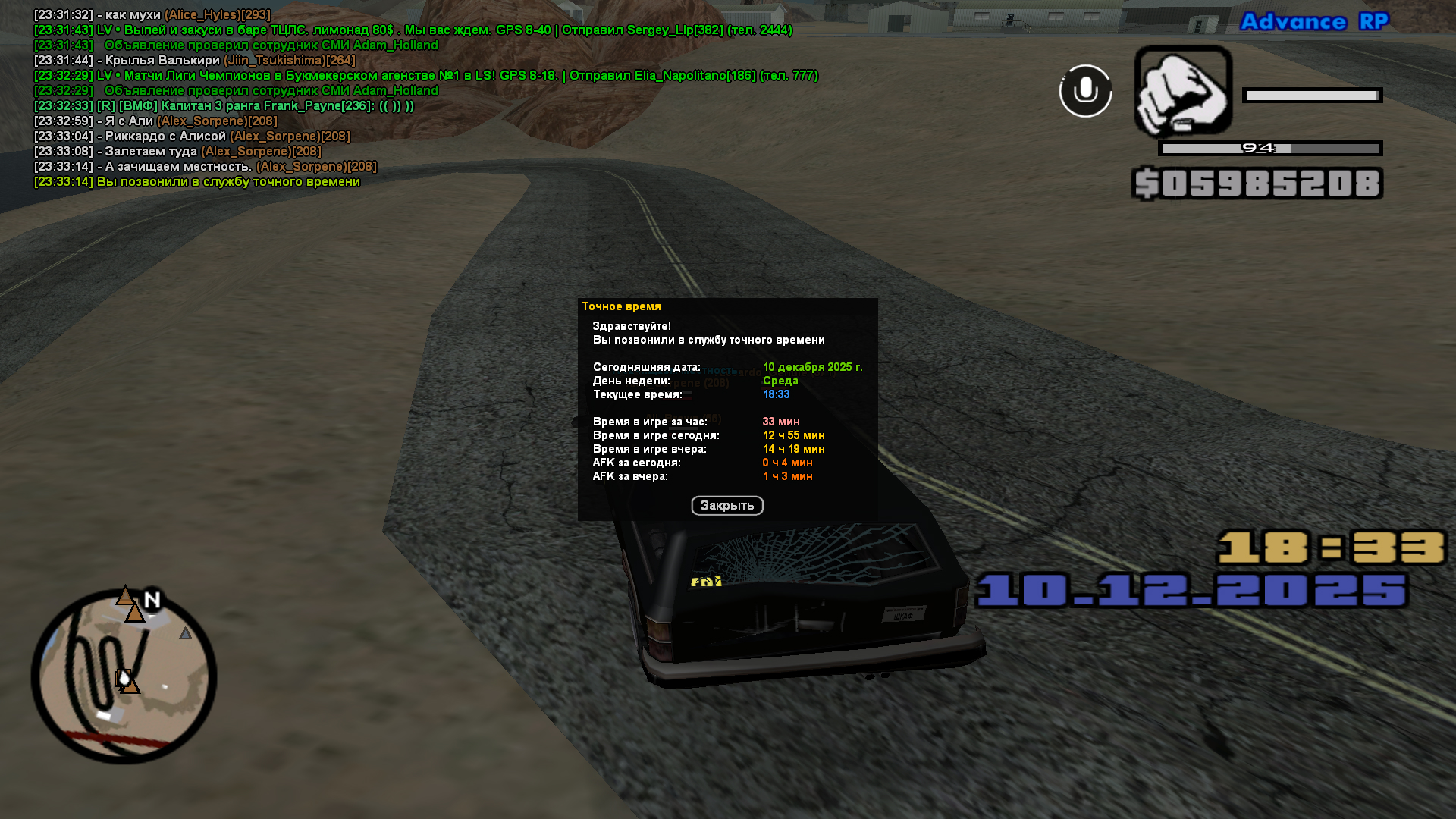Click the circular radar minimap
1456x819 pixels.
124,676
